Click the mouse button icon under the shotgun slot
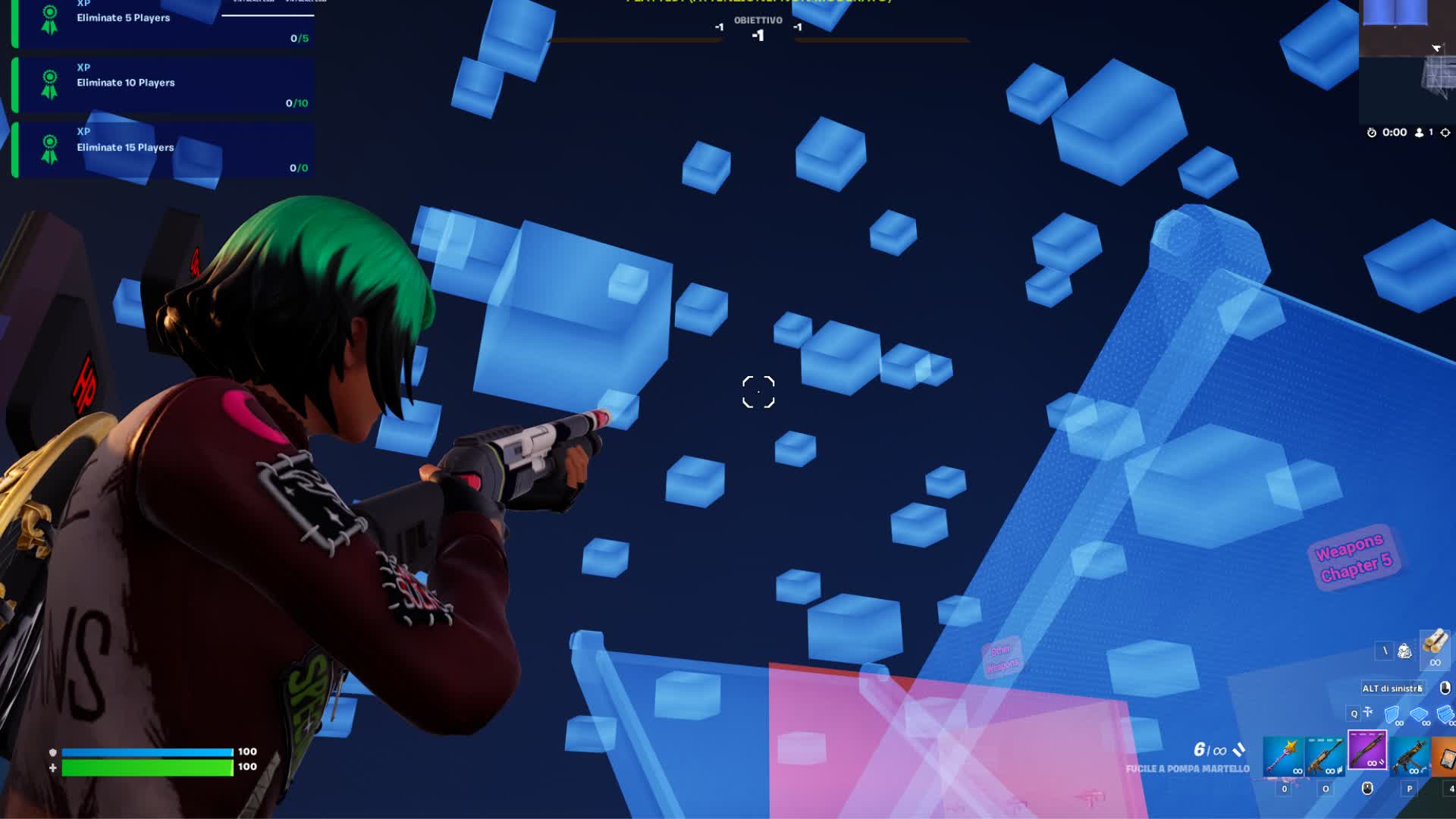The height and width of the screenshot is (819, 1456). point(1368,790)
